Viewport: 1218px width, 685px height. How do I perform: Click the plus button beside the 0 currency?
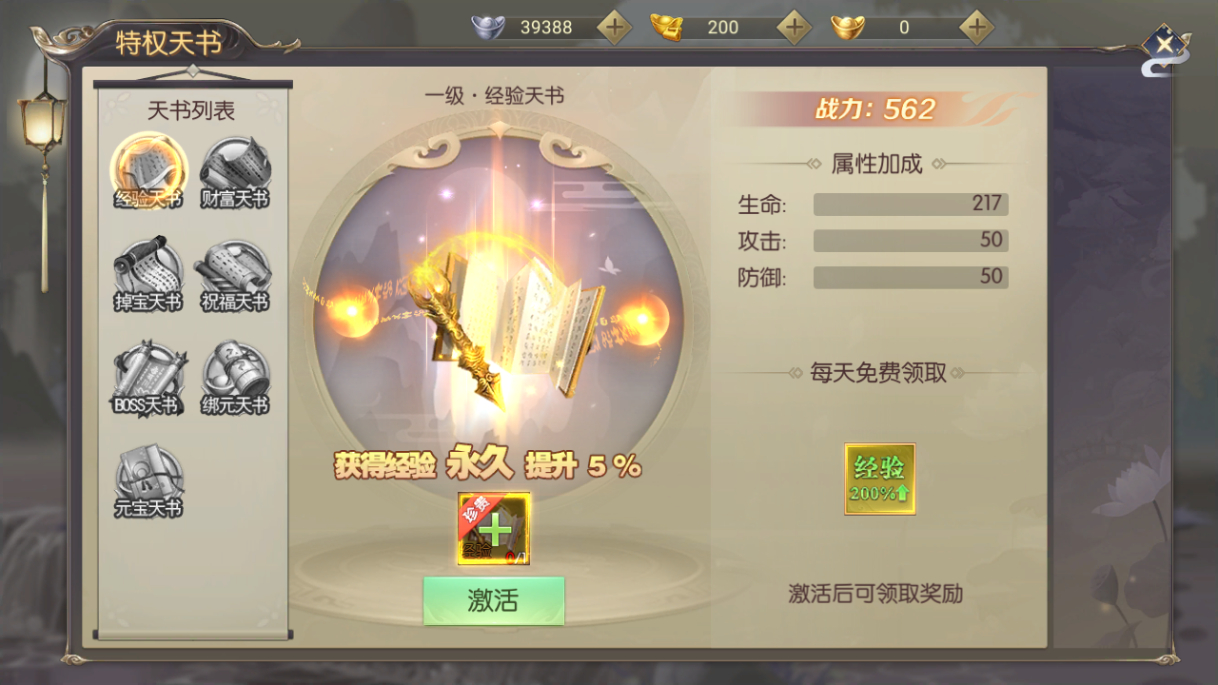click(x=976, y=27)
